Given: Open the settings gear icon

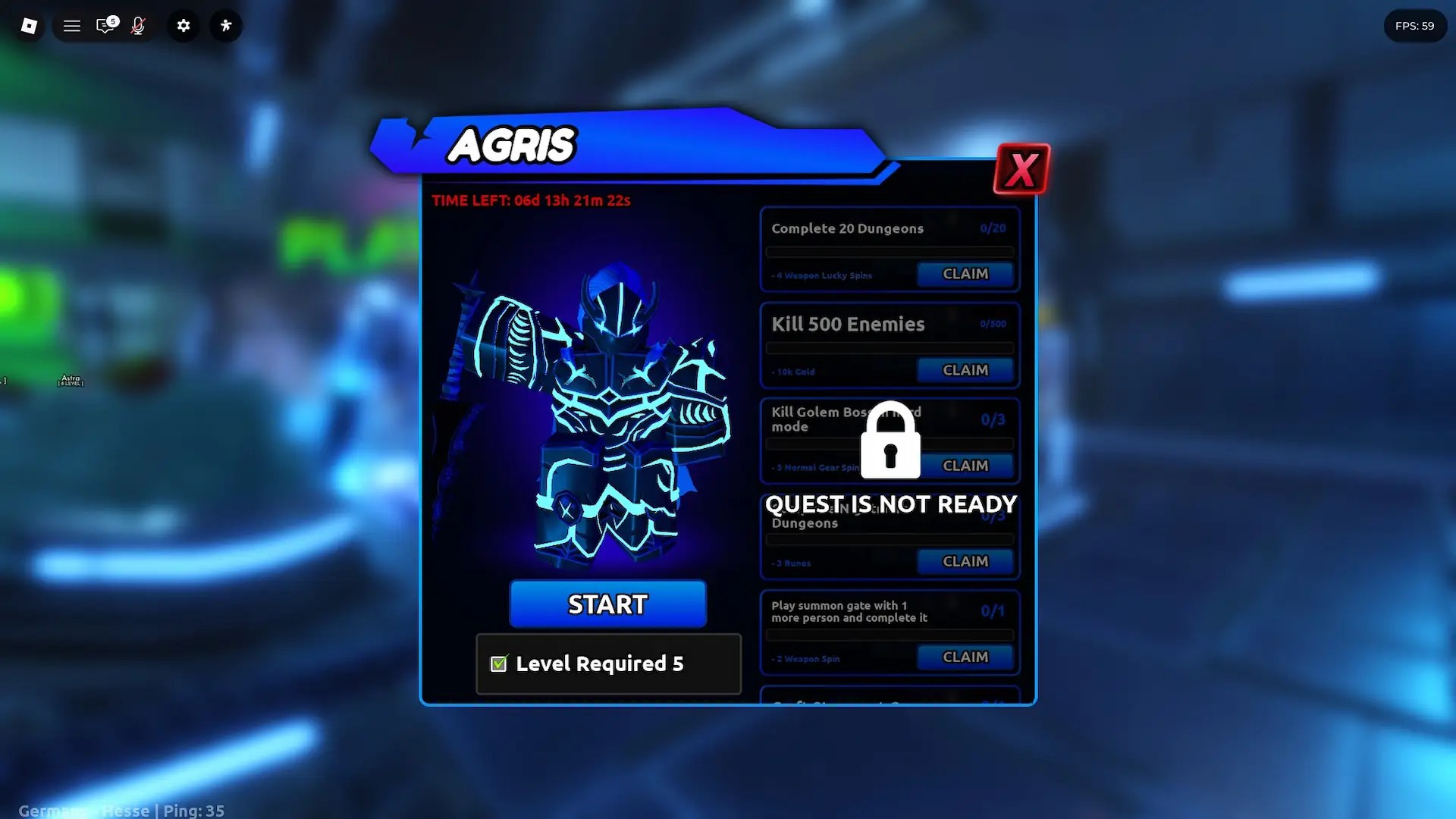Looking at the screenshot, I should (x=183, y=25).
